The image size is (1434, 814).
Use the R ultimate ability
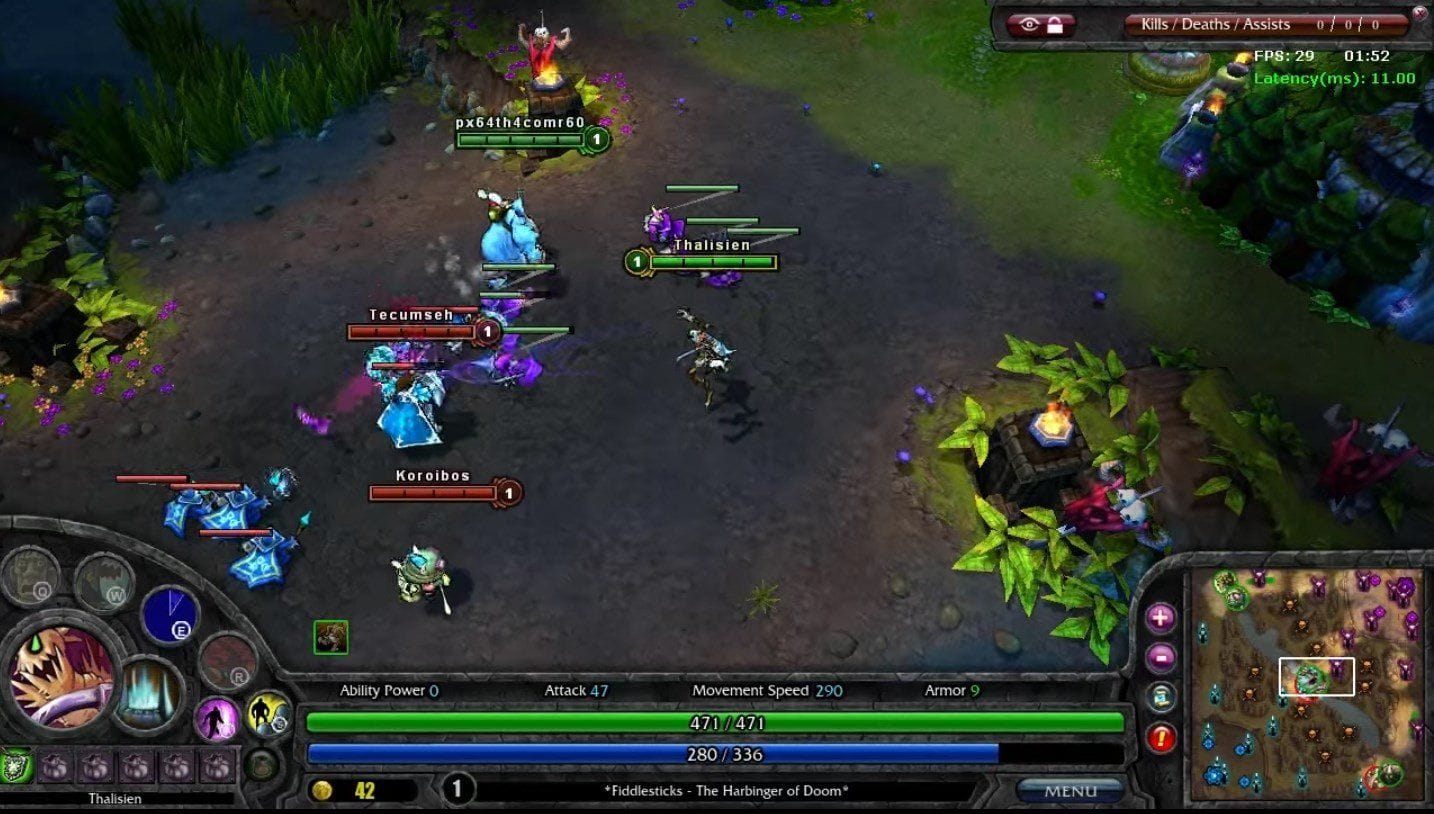228,661
